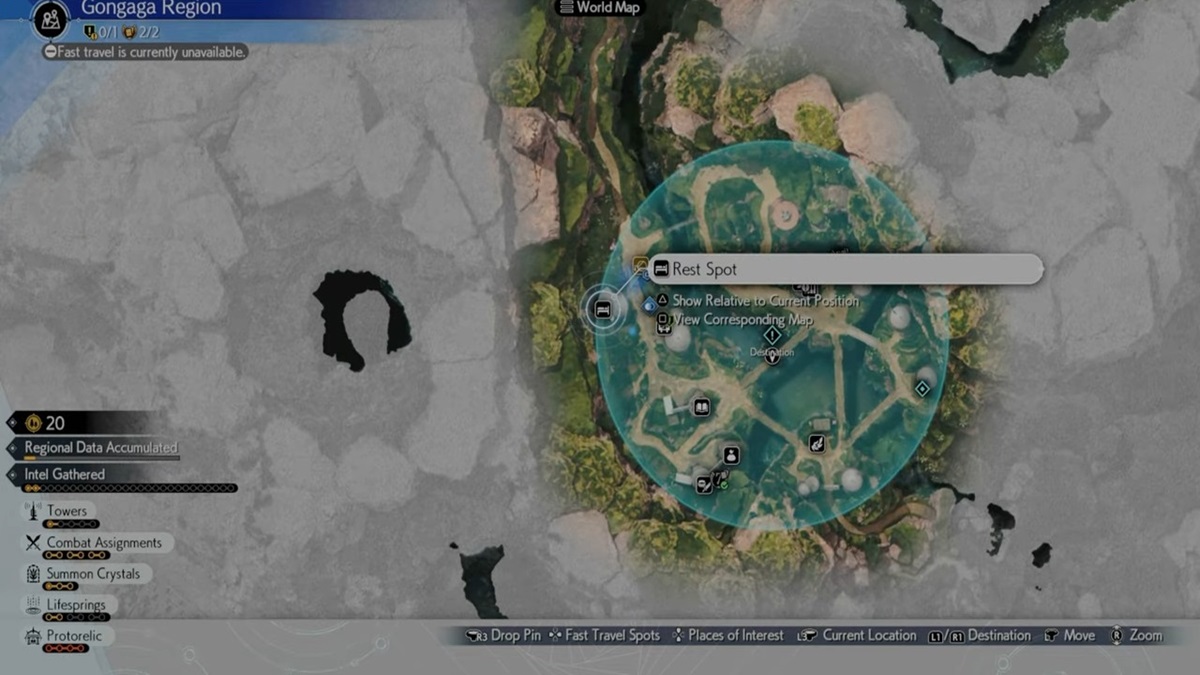The image size is (1200, 675).
Task: Select the highlighted Rest Spot bed marker
Action: 603,309
